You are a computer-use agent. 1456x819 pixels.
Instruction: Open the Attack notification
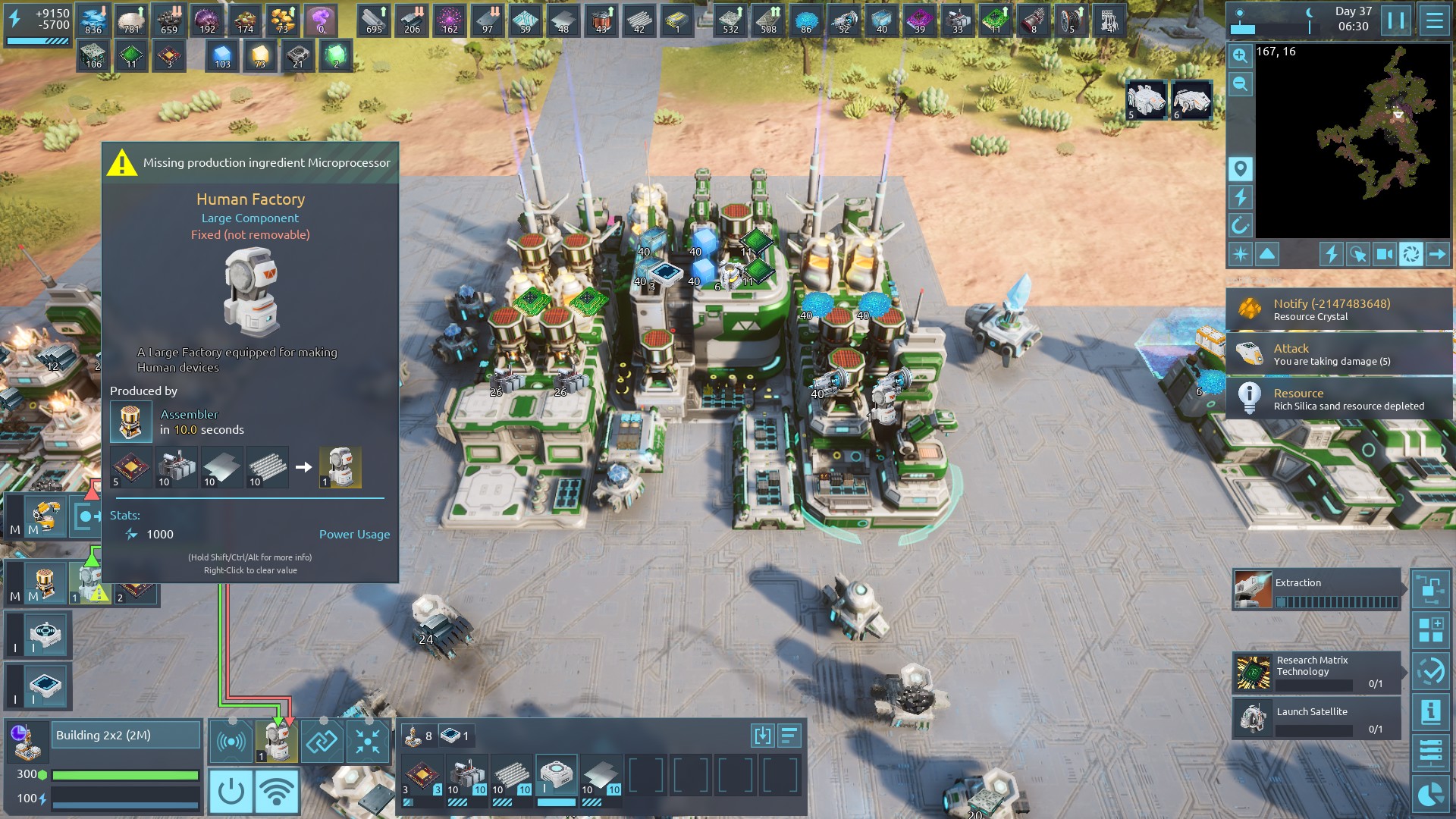click(x=1338, y=354)
